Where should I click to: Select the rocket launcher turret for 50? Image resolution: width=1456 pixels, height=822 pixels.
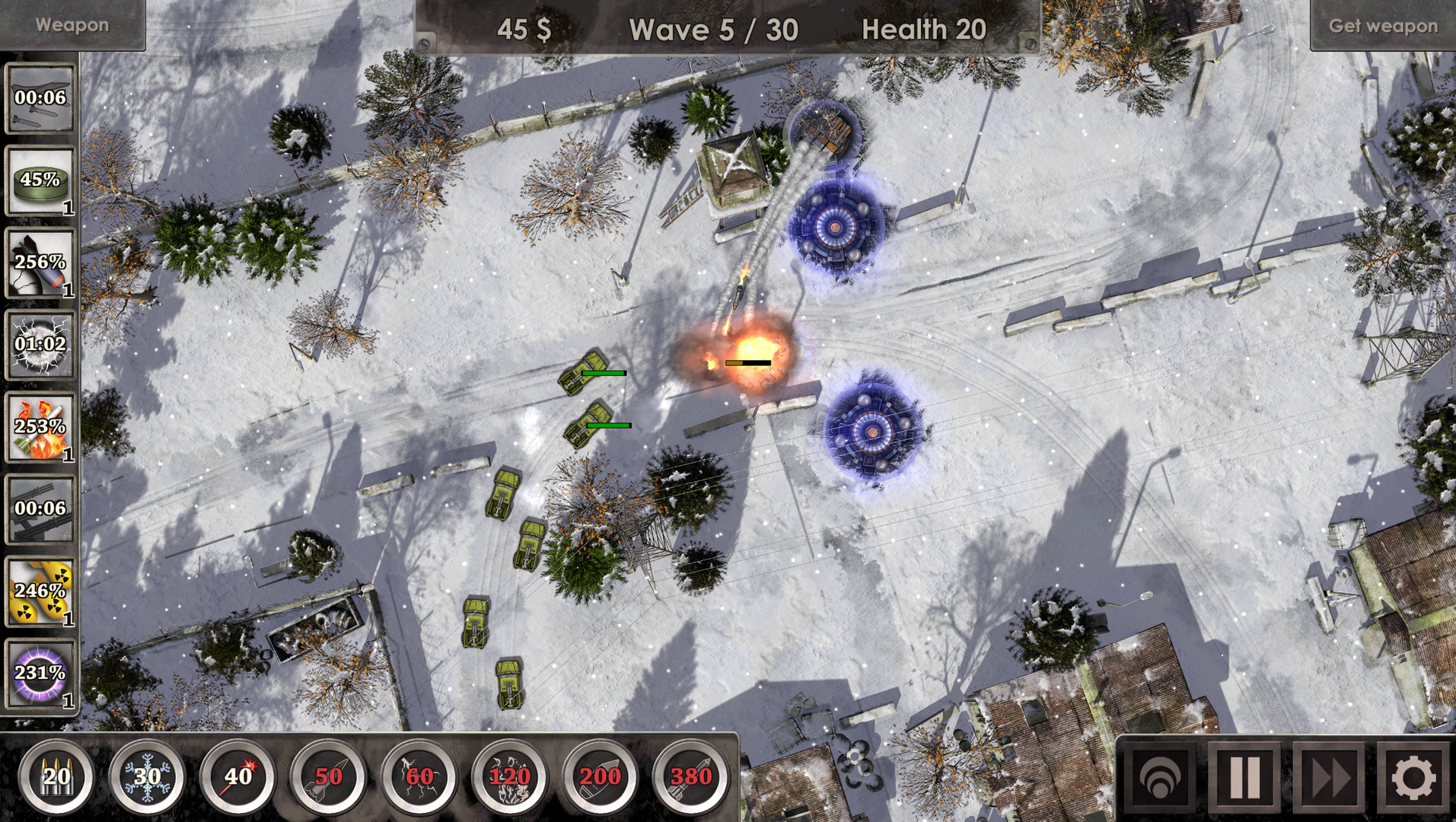pos(328,778)
